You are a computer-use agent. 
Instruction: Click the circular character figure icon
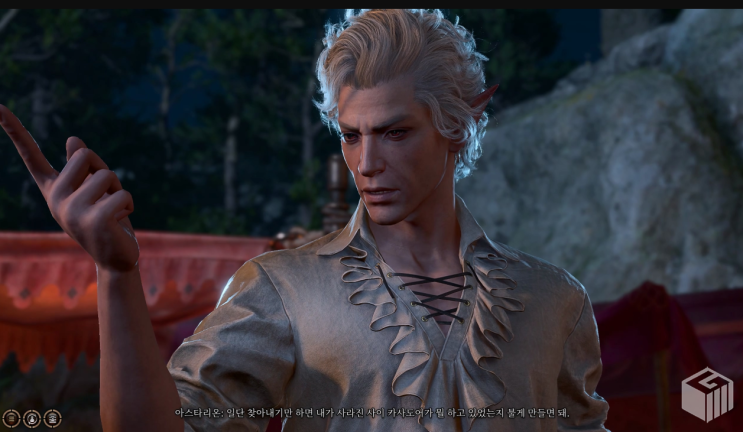(32, 418)
